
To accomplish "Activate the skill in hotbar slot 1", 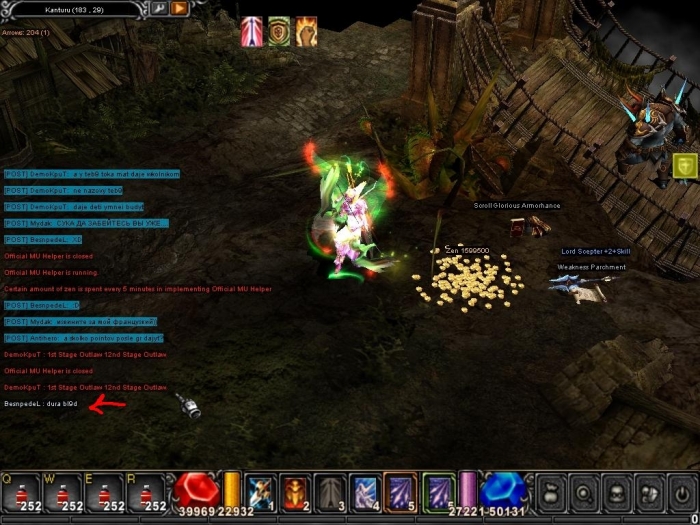I will 260,493.
